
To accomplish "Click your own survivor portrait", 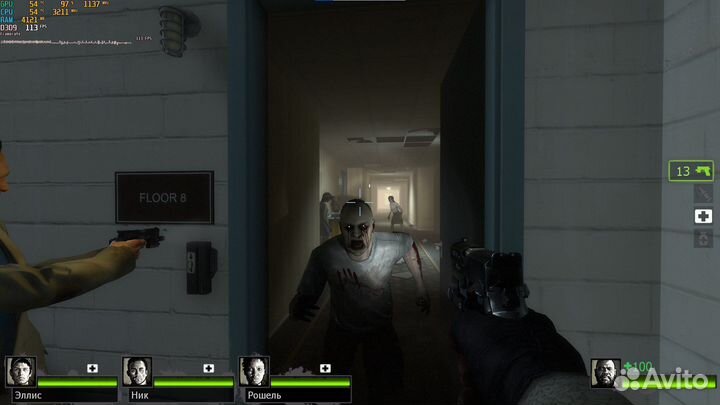I will [x=605, y=372].
